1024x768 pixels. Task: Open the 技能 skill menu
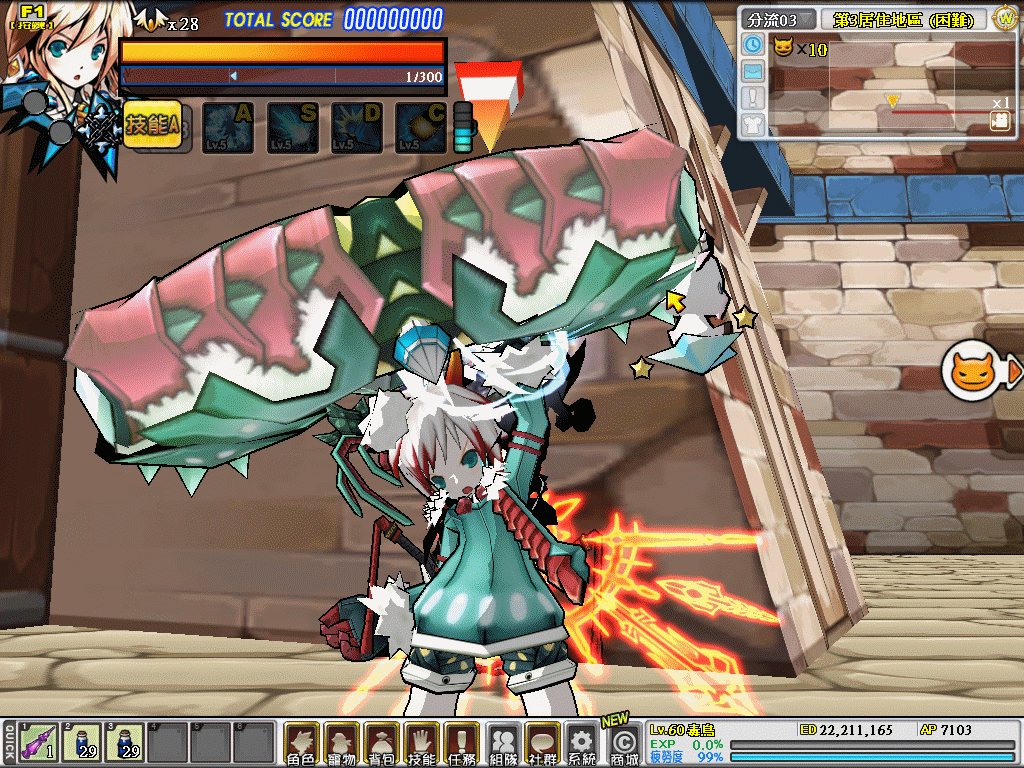pos(422,744)
